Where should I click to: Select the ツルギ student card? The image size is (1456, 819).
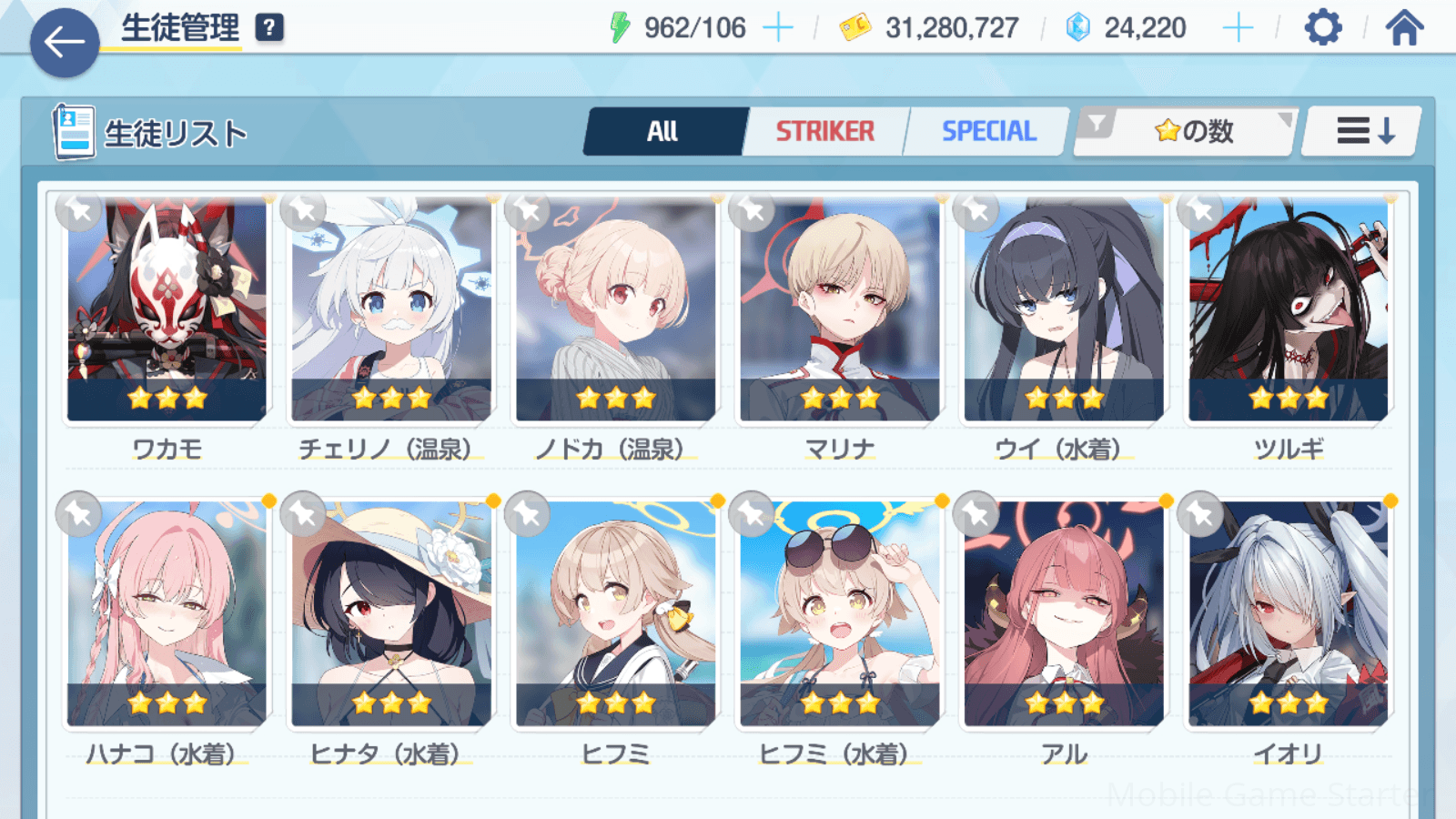pos(1289,309)
